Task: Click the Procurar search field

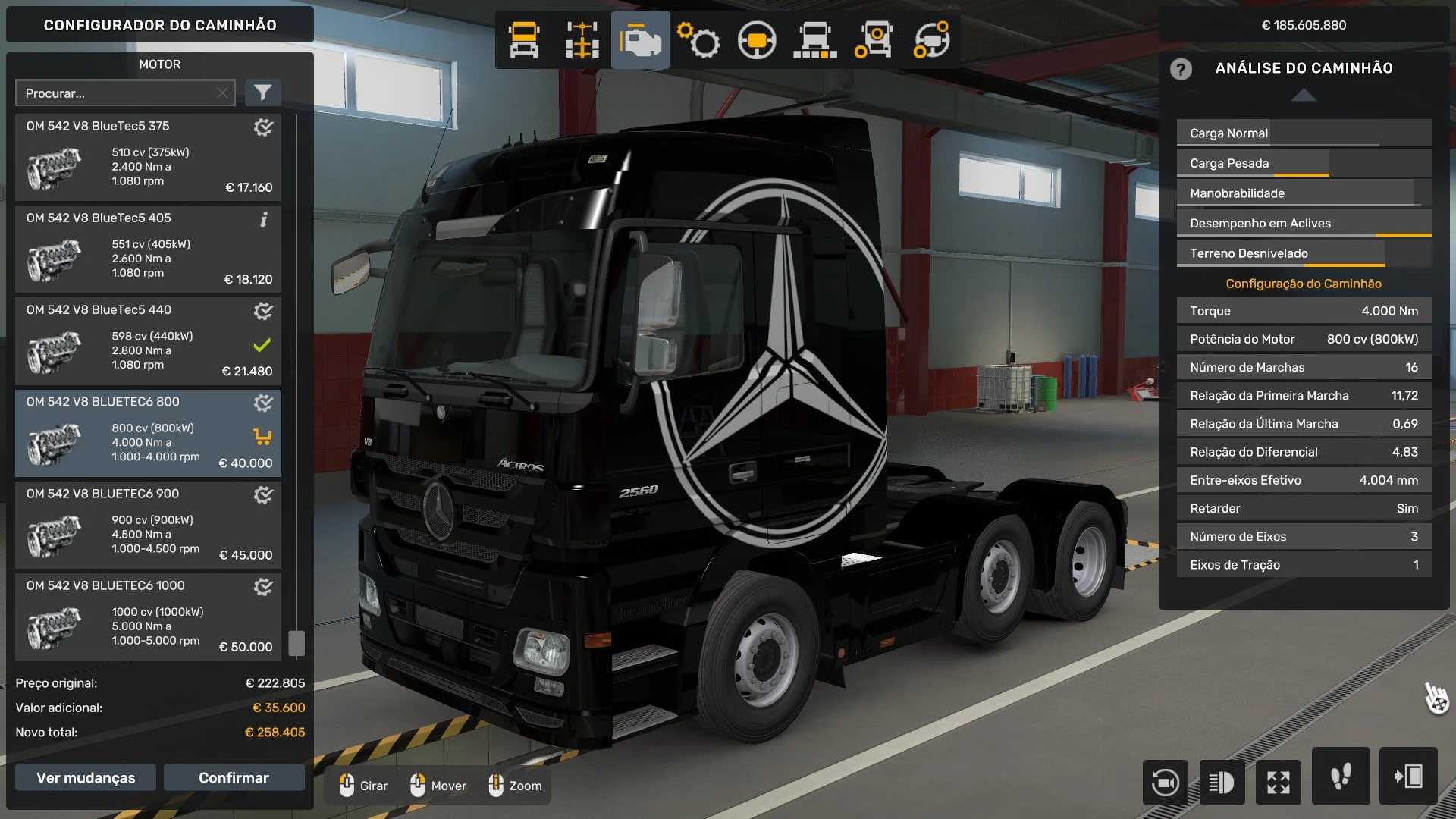Action: 114,93
